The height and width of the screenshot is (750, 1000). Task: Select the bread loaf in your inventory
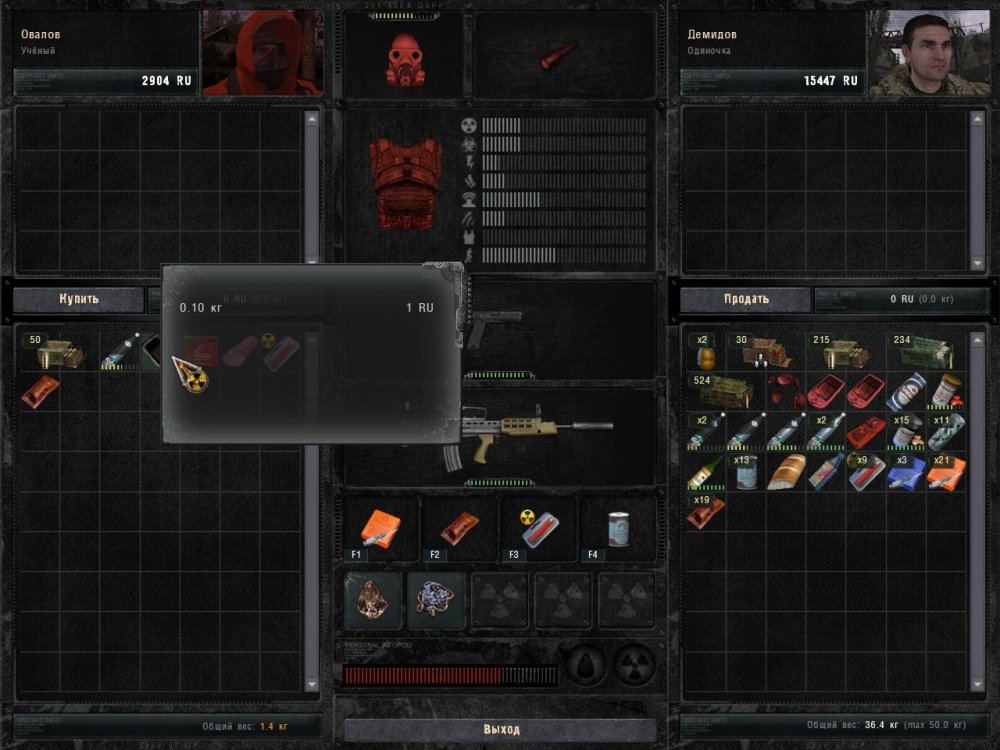[x=786, y=471]
